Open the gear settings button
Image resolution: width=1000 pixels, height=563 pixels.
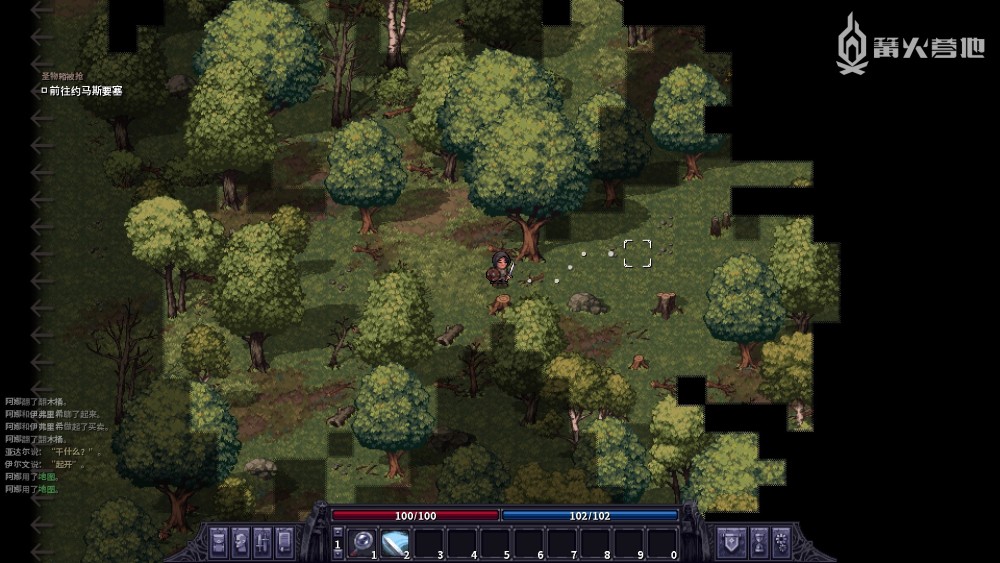(782, 542)
